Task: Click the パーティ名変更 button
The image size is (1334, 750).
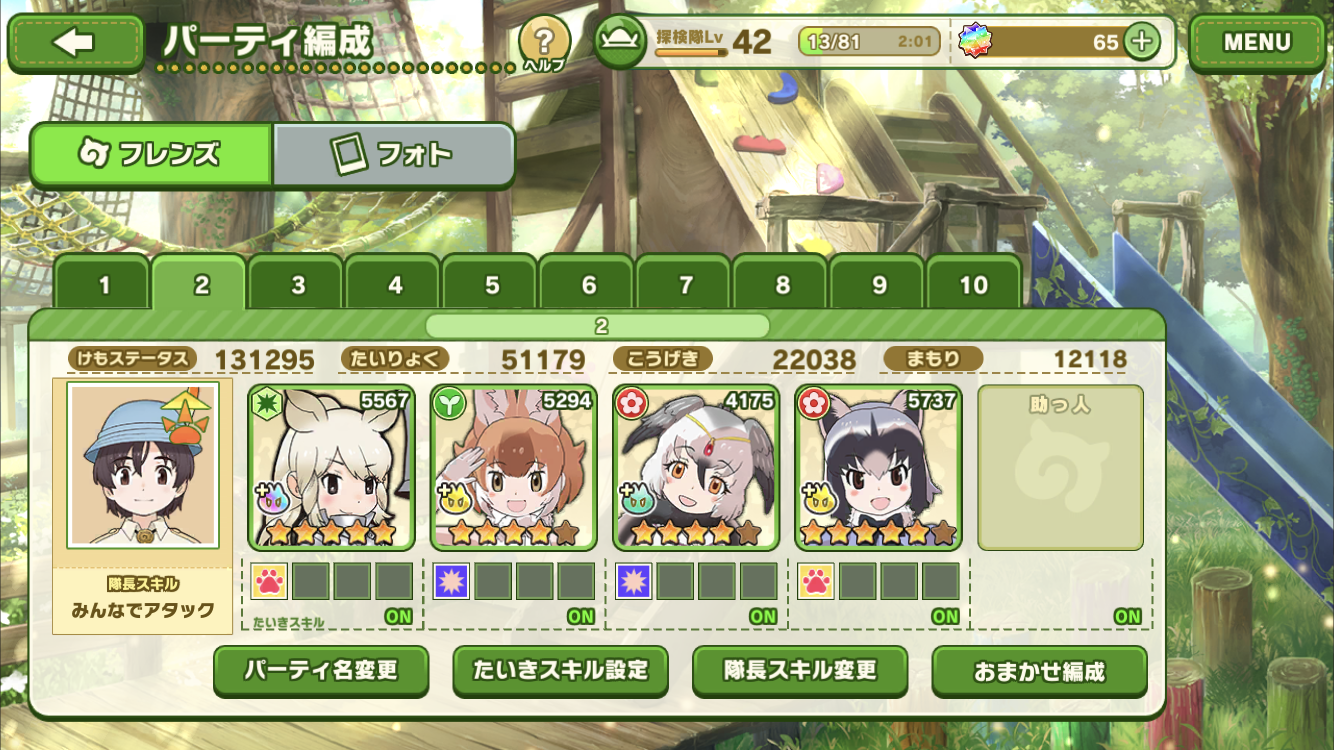Action: click(321, 671)
